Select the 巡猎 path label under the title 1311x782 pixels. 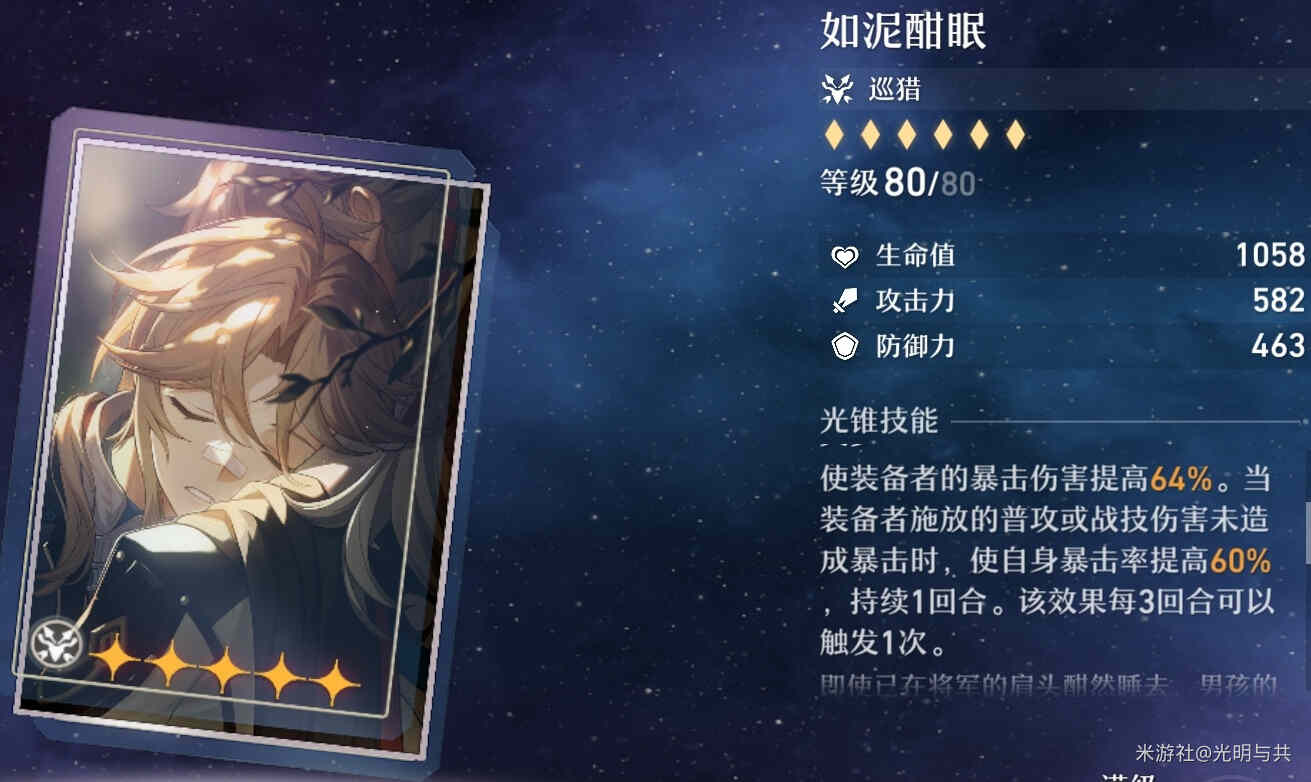(894, 91)
